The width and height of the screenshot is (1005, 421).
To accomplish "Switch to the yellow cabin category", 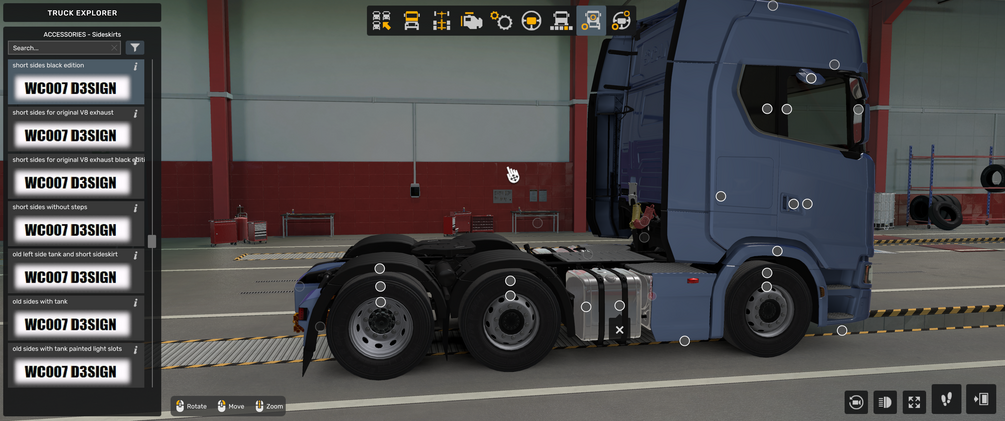I will pyautogui.click(x=411, y=20).
